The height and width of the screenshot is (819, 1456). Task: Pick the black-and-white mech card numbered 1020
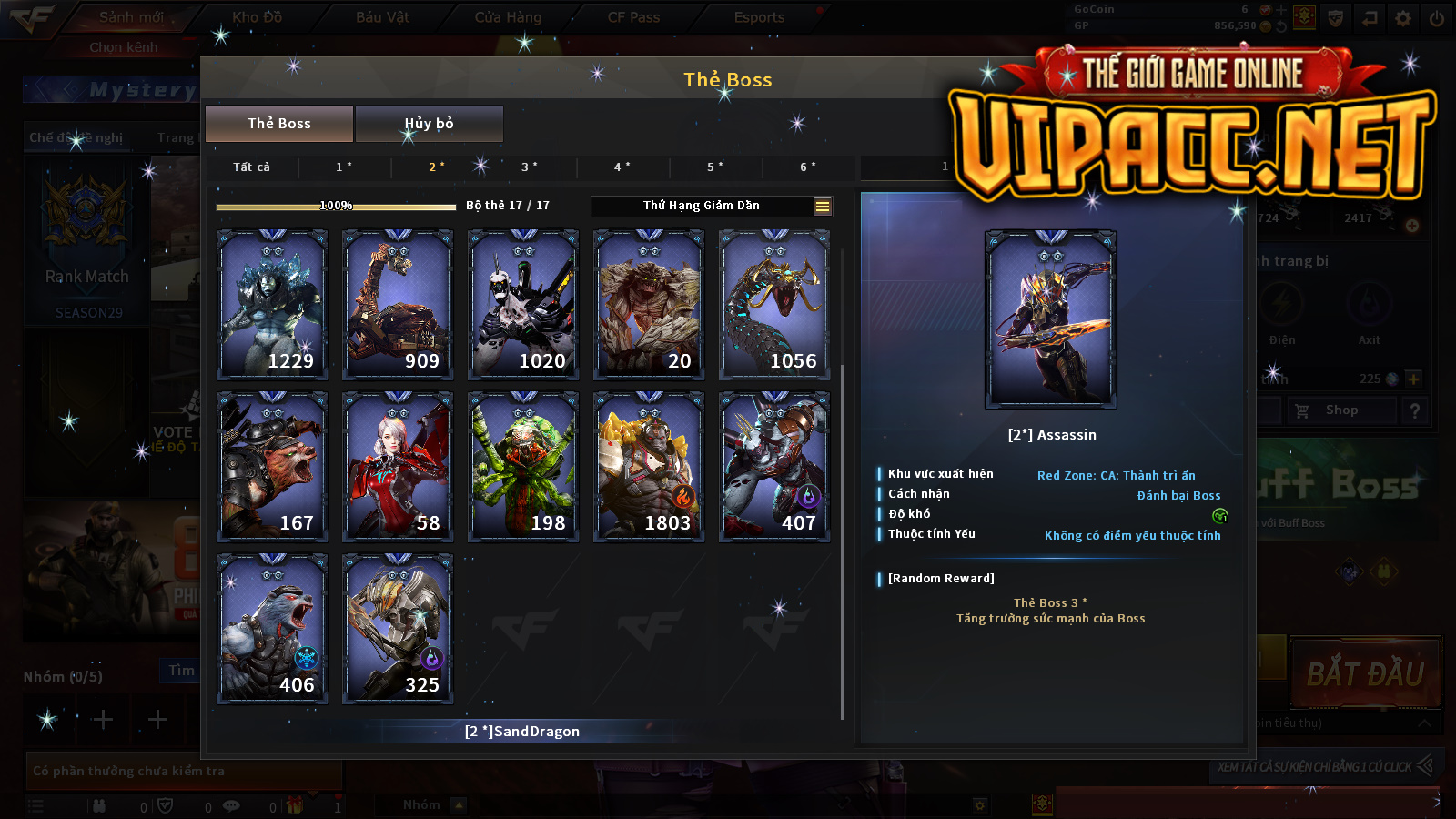point(523,304)
